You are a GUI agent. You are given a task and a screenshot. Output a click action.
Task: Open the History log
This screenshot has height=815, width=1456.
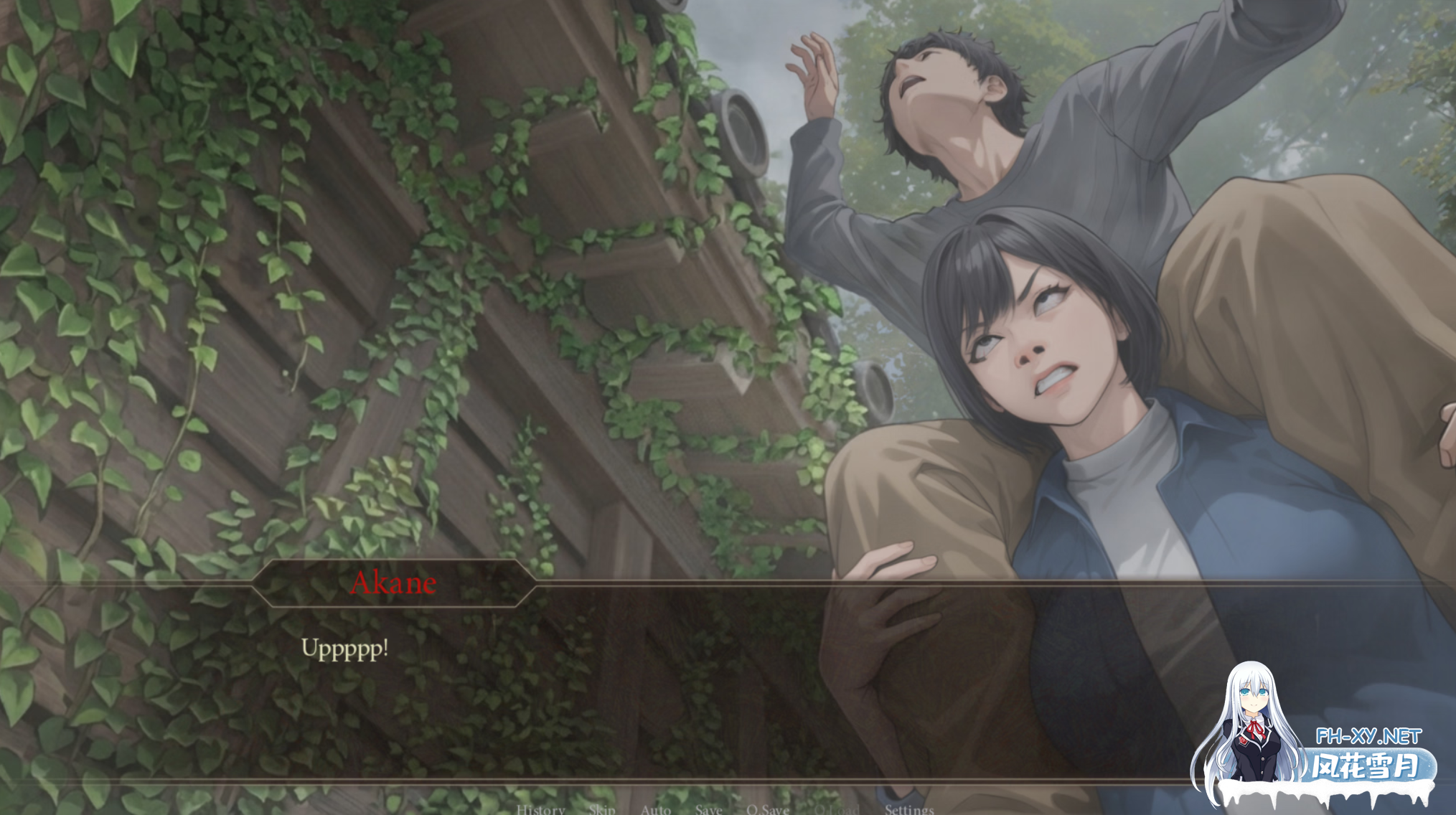click(x=539, y=809)
